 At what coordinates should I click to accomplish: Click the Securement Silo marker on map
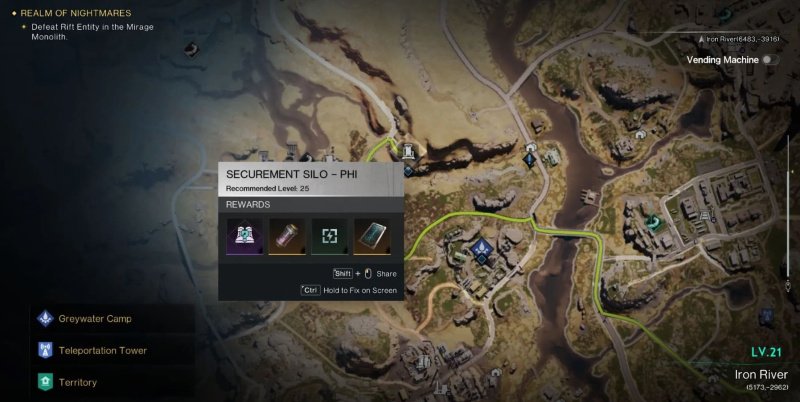pos(408,151)
